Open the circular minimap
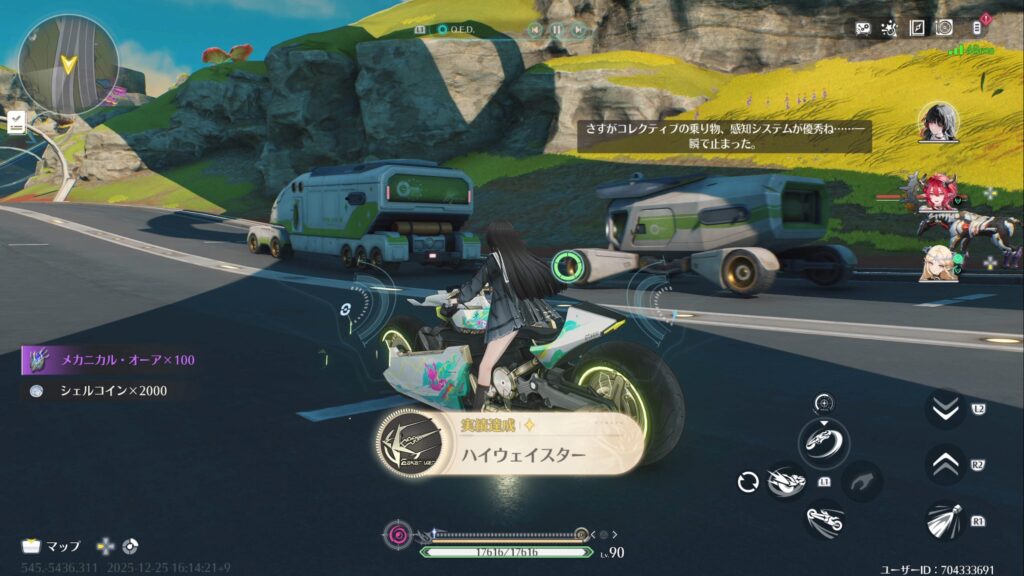 (68, 64)
